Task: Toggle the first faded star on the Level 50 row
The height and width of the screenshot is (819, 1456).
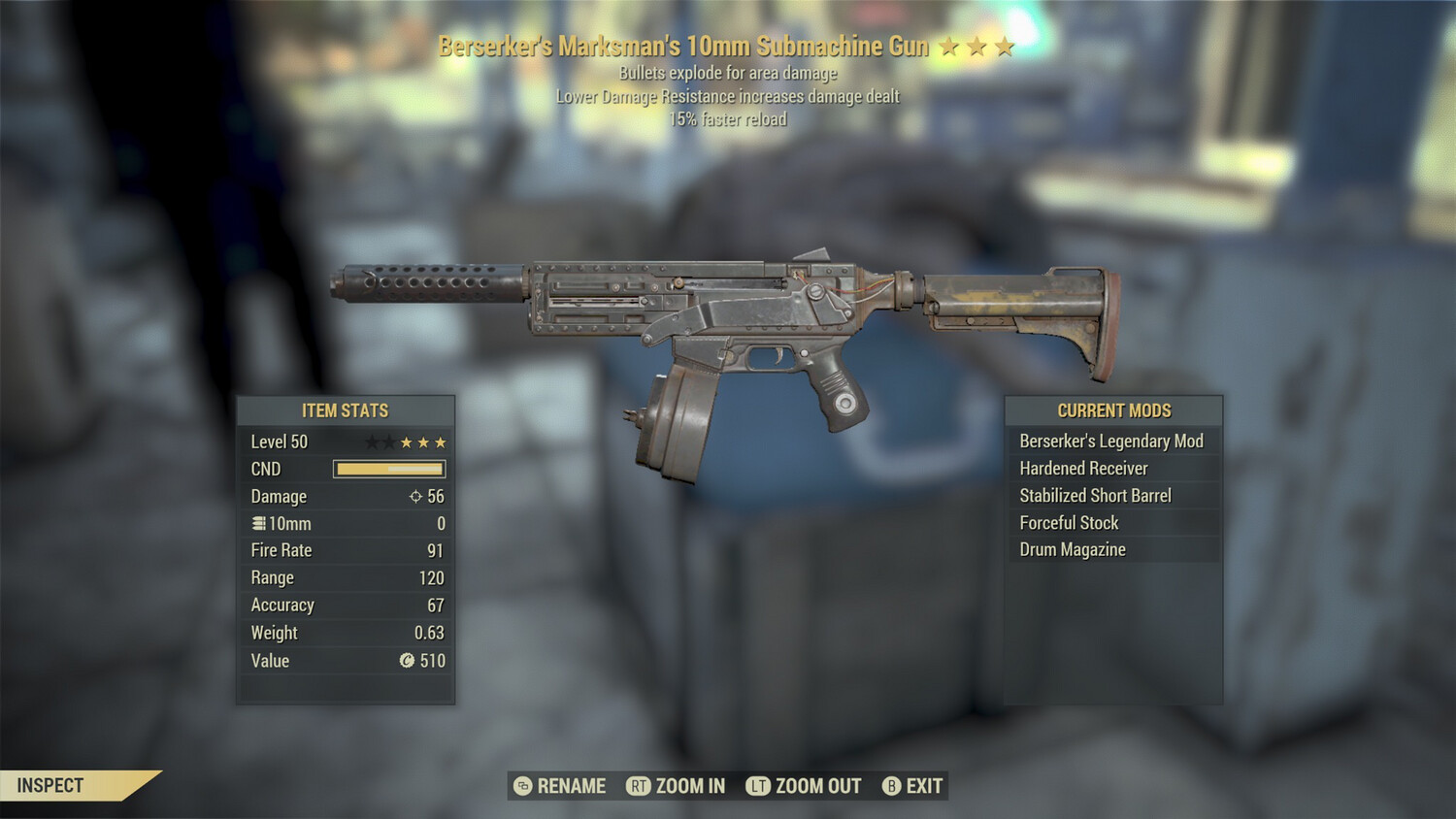Action: point(372,441)
